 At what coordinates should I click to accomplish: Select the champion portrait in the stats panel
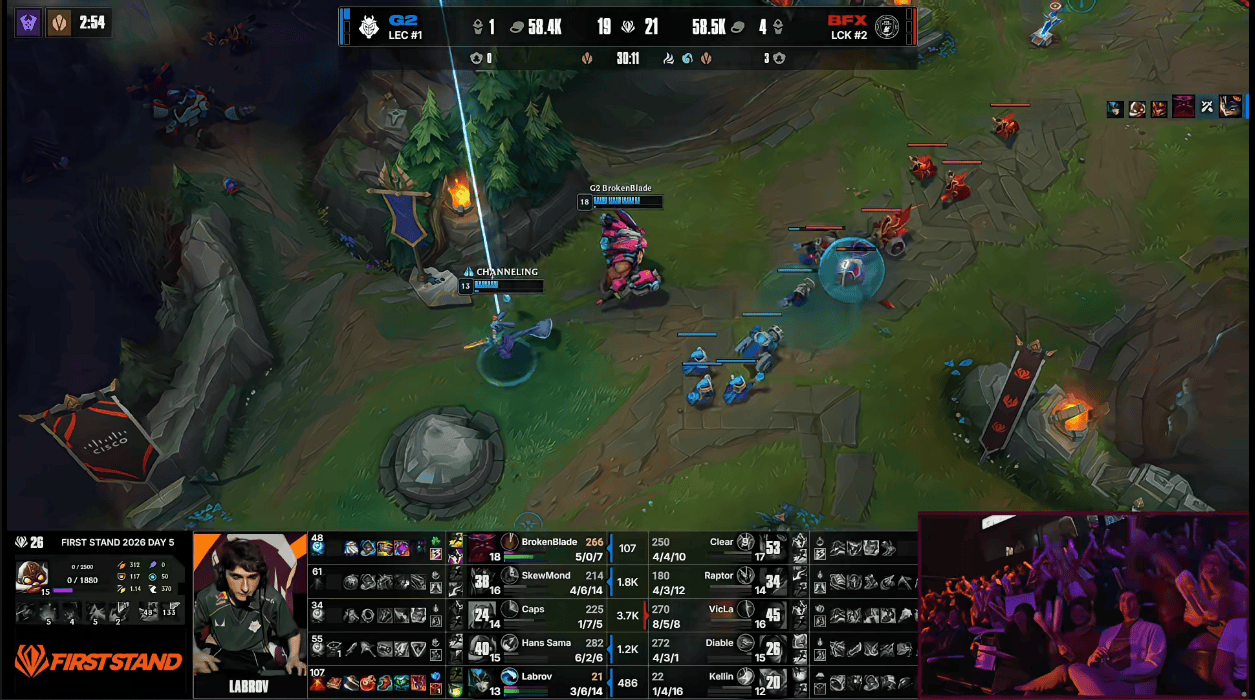pos(32,576)
